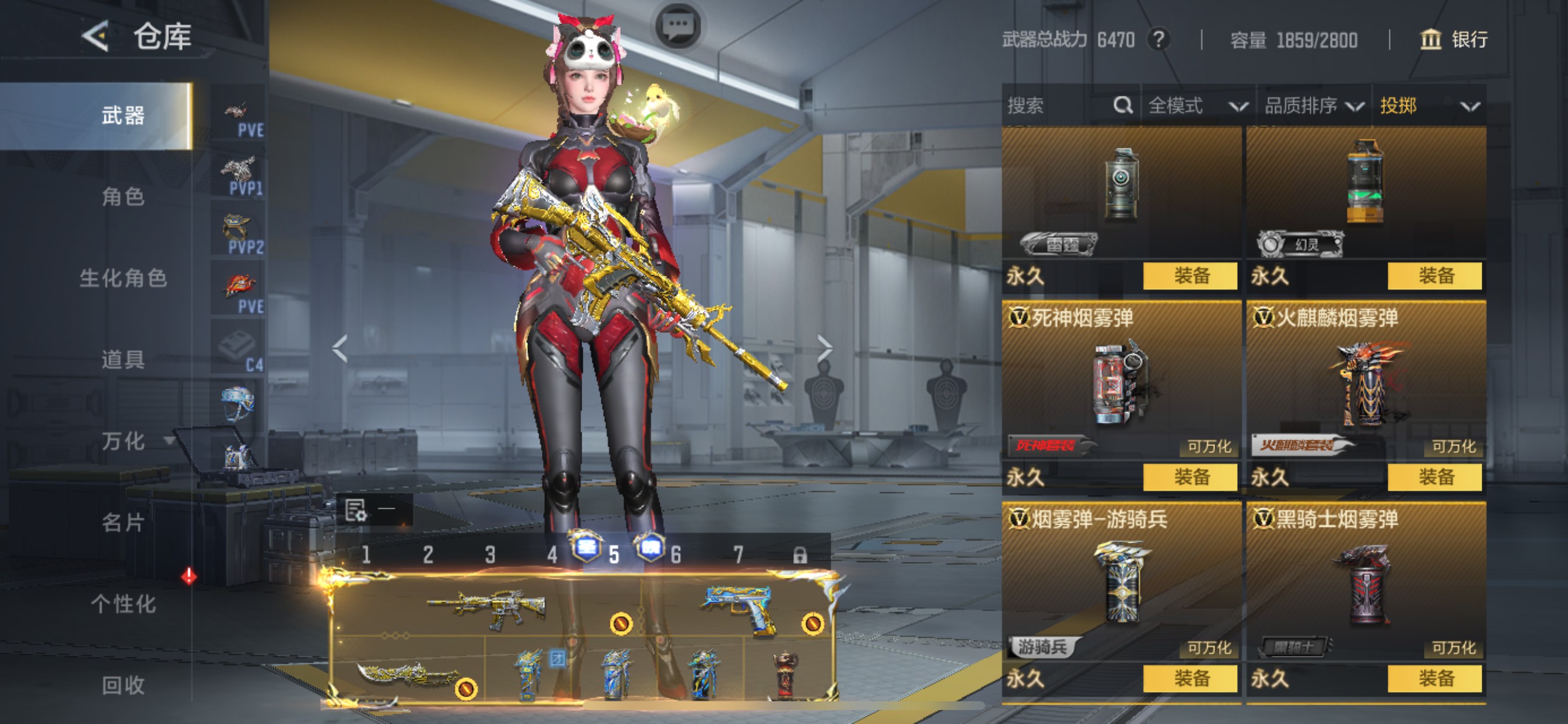This screenshot has height=724, width=1568.
Task: Select the golden rifle primary weapon slot
Action: coord(487,607)
